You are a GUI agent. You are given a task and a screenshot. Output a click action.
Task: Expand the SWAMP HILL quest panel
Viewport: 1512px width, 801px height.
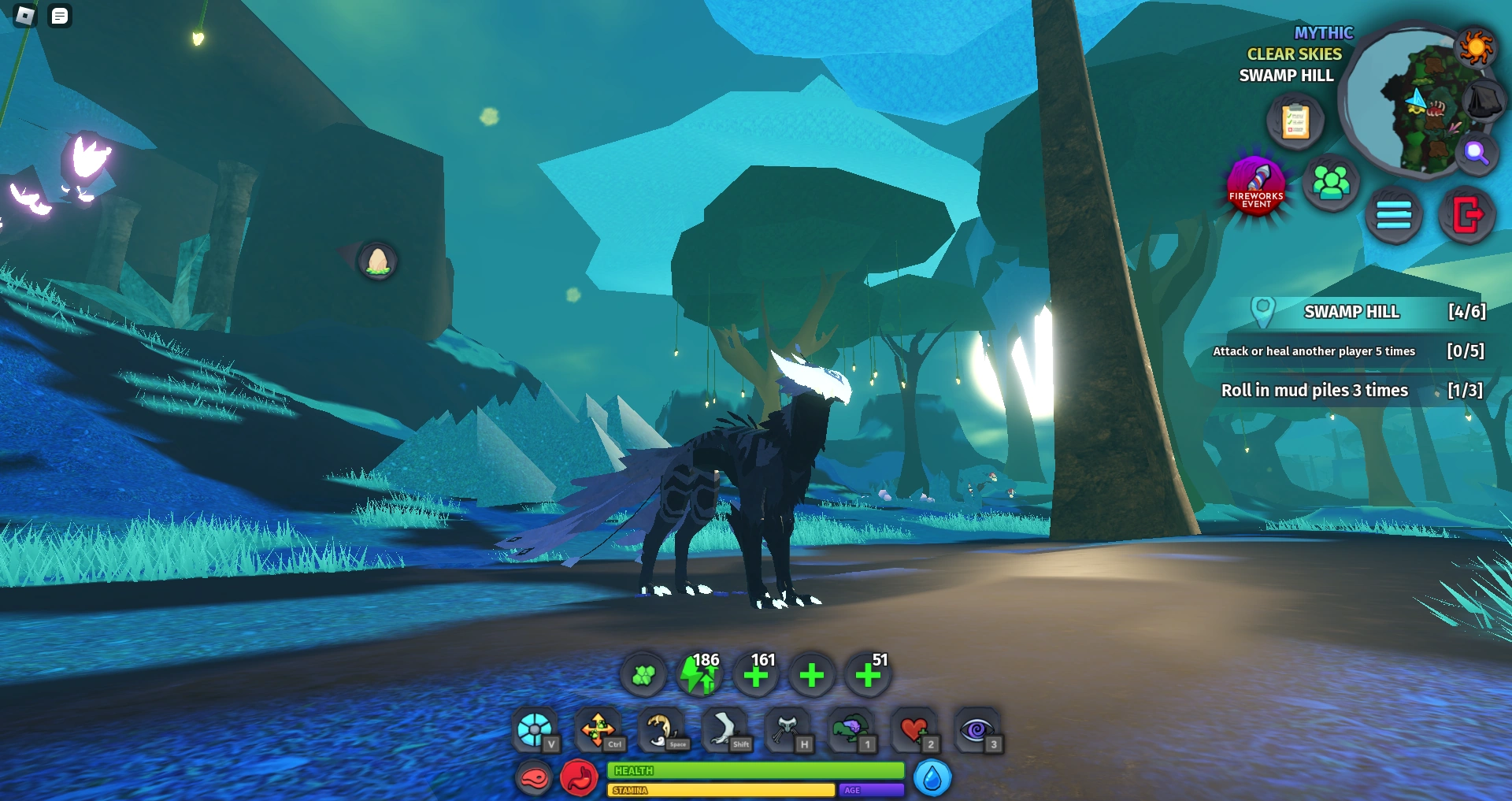coord(1352,312)
